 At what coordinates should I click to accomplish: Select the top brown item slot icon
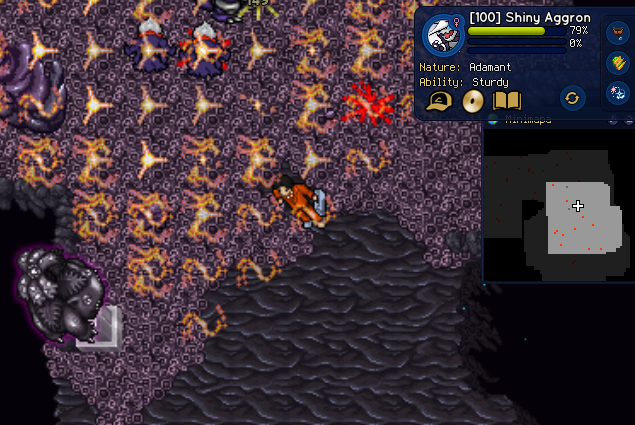[x=617, y=33]
